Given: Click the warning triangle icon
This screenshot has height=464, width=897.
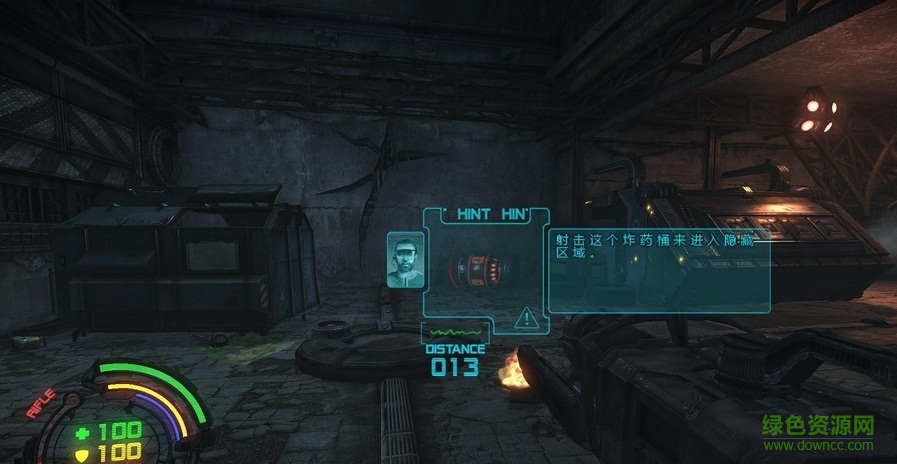Looking at the screenshot, I should coord(525,319).
